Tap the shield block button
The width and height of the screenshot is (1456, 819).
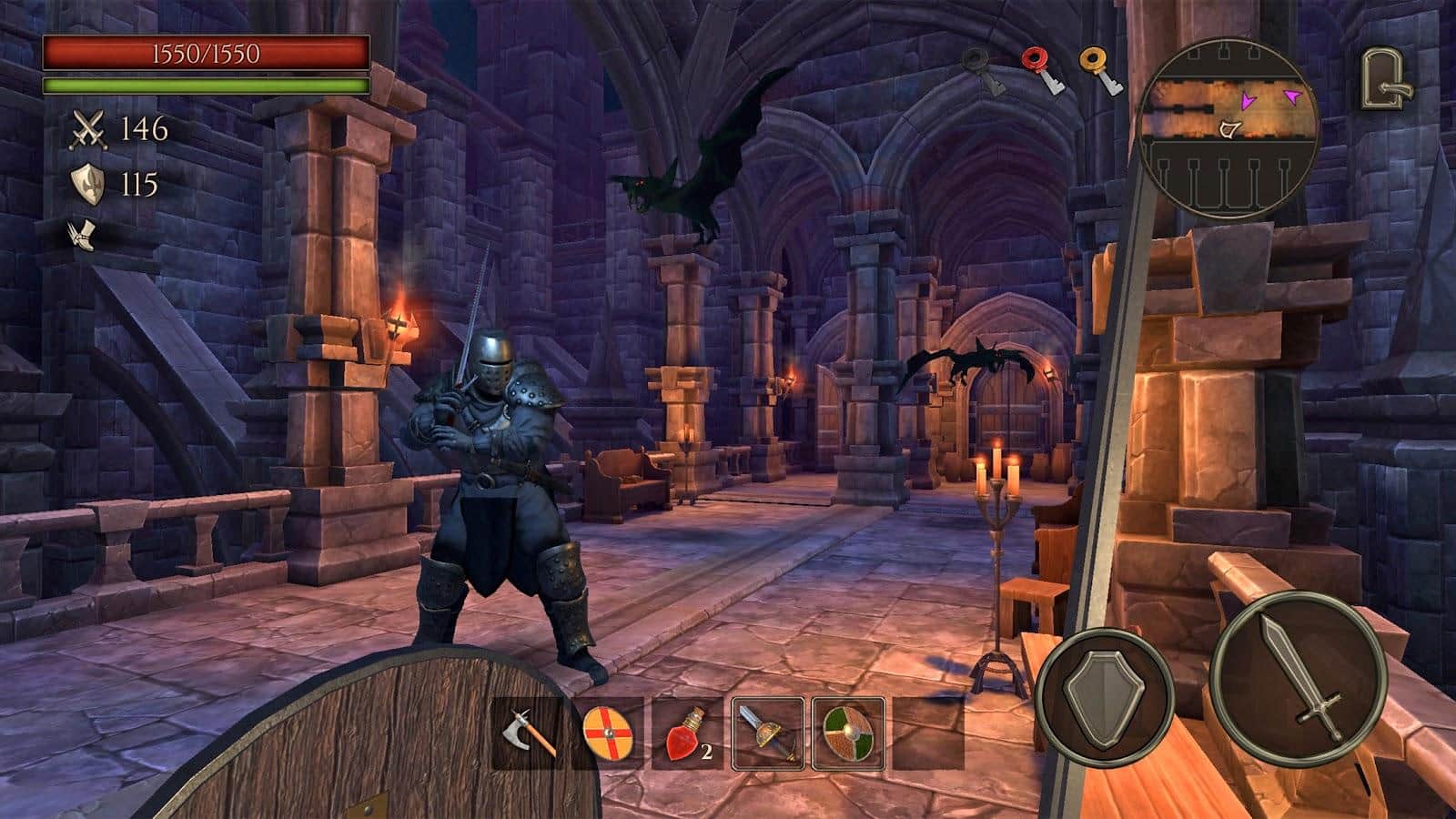click(1105, 696)
